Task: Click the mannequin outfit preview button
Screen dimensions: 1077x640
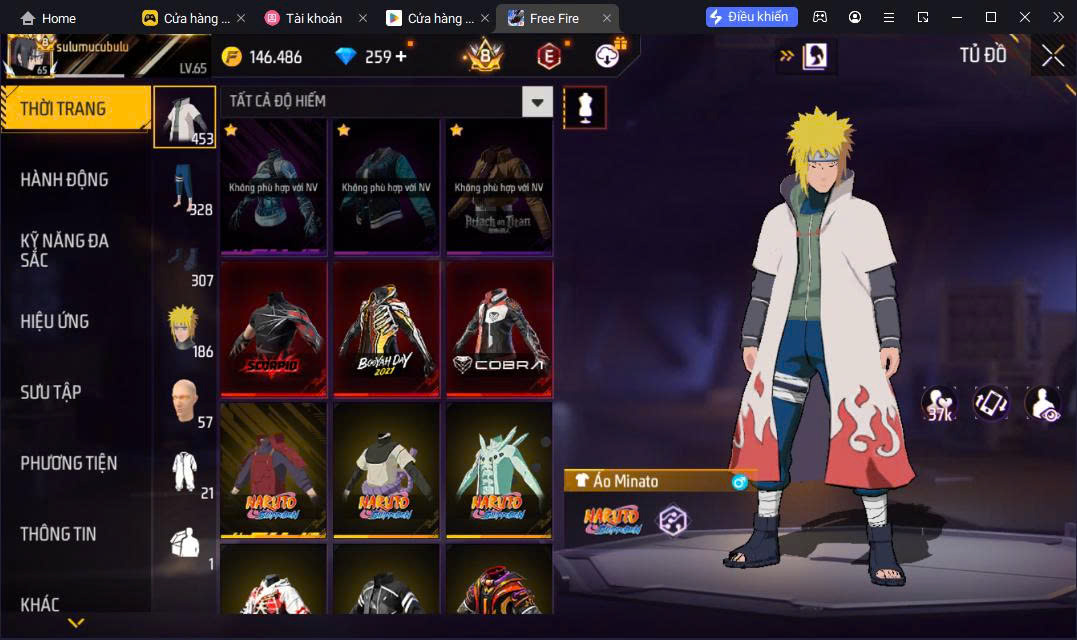Action: pos(585,107)
